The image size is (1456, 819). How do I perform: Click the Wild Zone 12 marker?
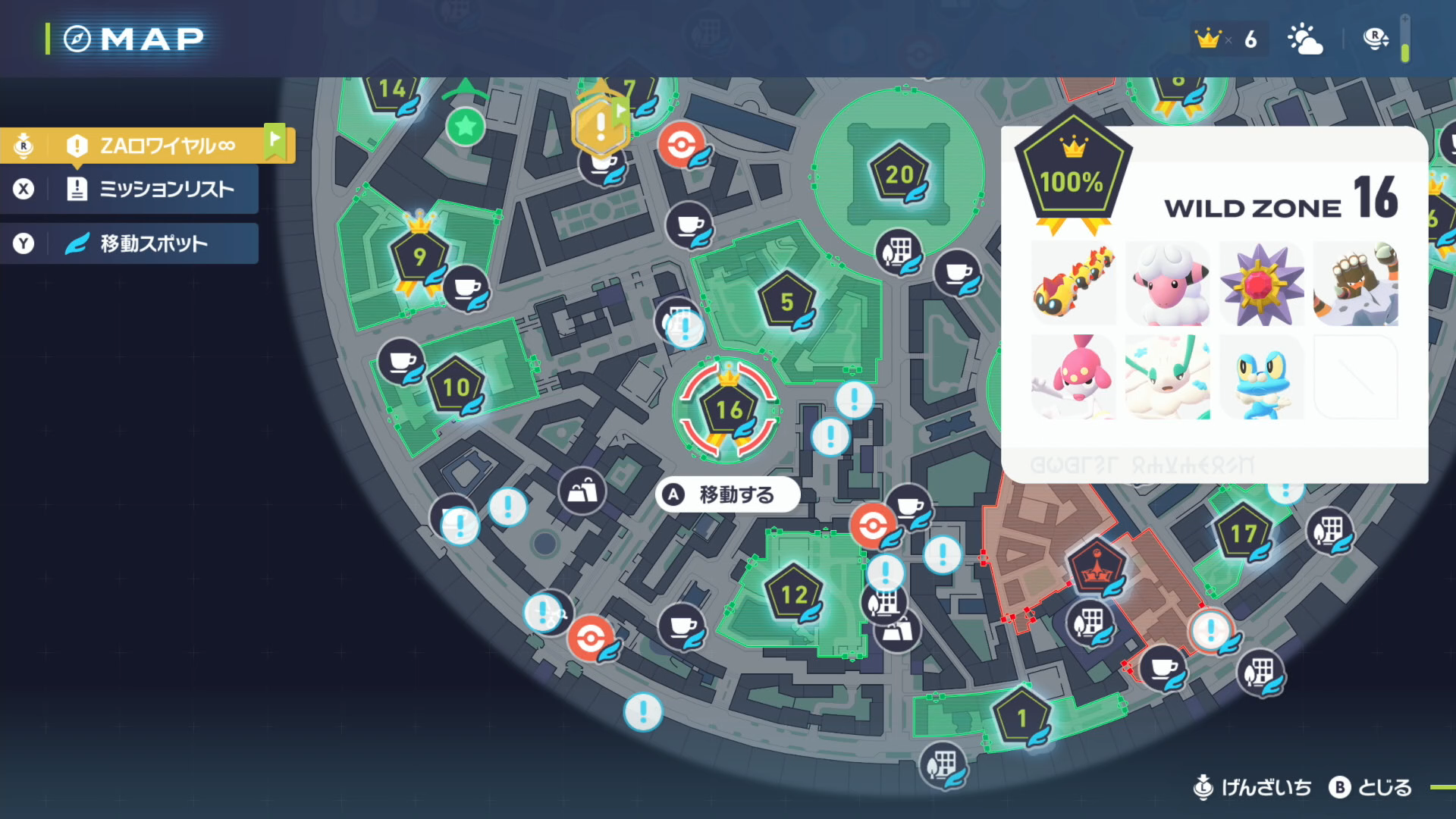pyautogui.click(x=793, y=595)
